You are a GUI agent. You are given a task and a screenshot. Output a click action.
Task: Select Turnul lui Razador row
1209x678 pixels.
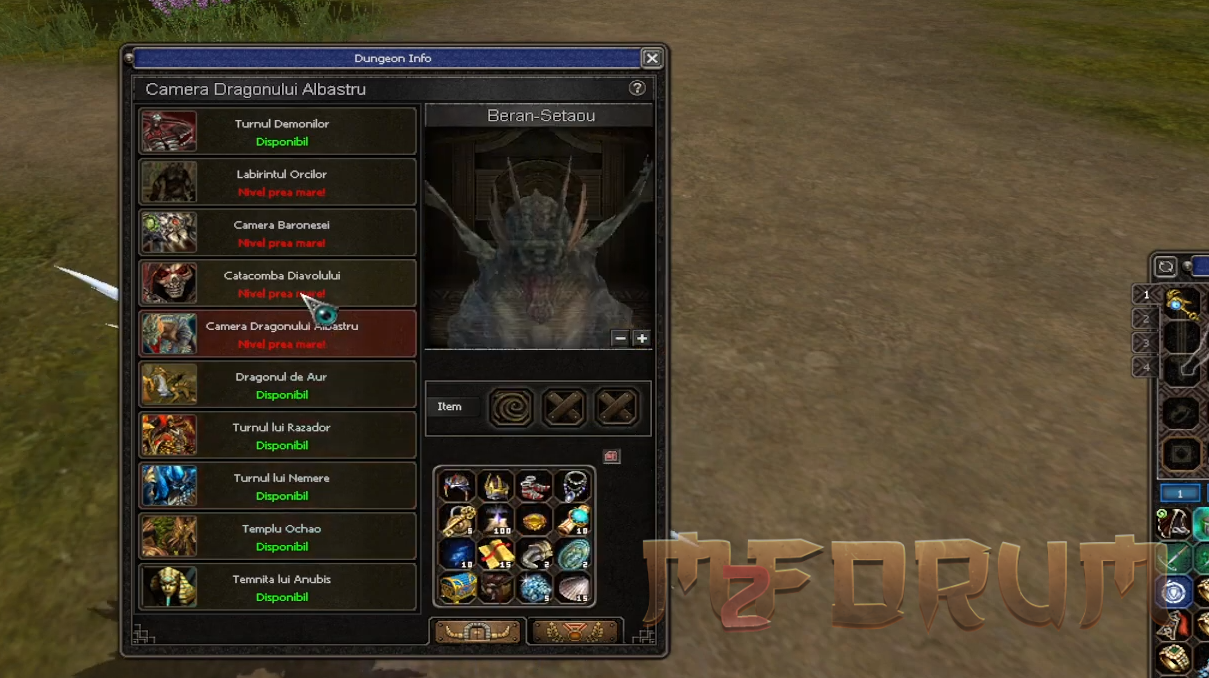[277, 436]
